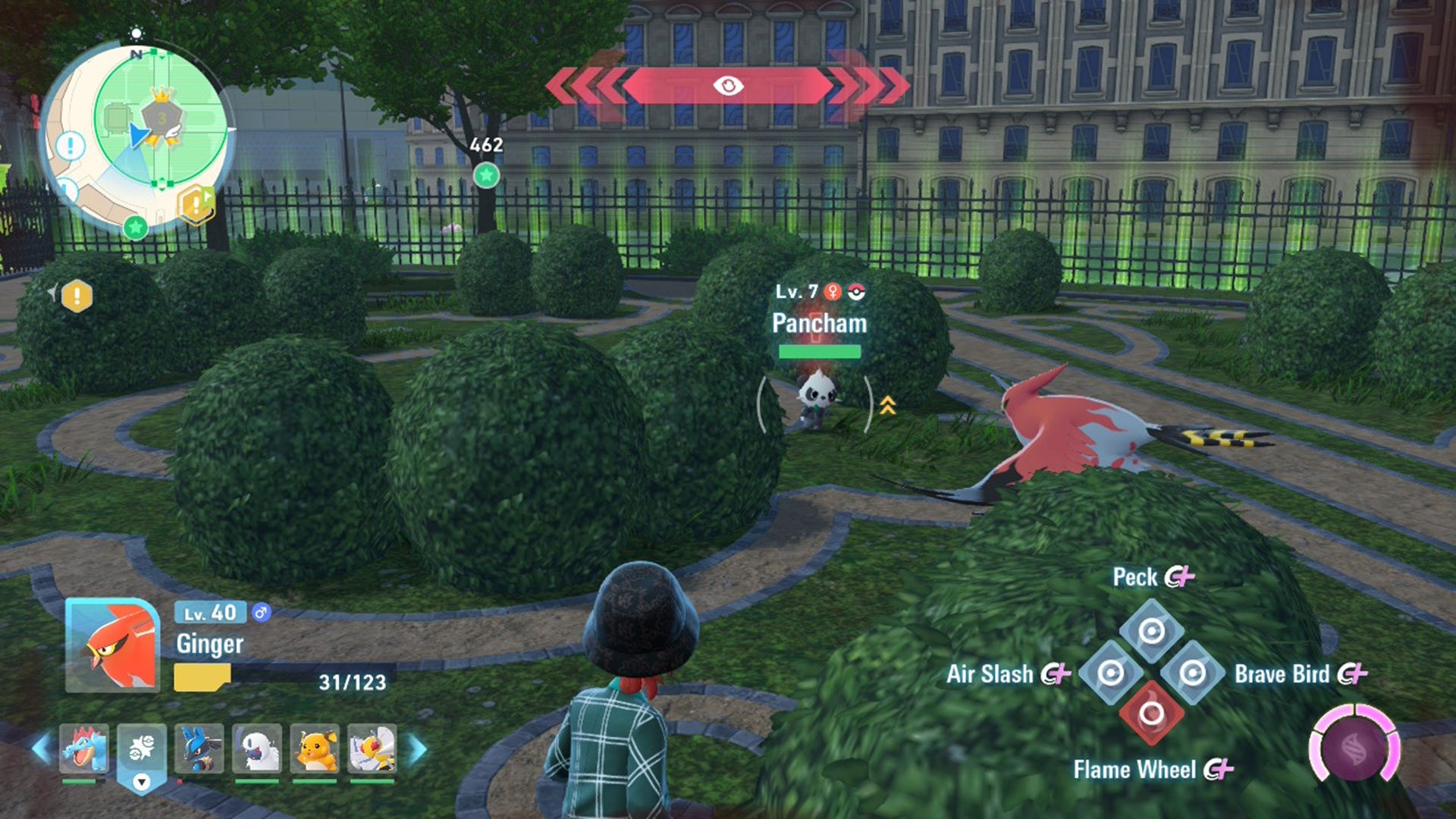
Task: Choose the Peck move icon
Action: pos(1151,631)
